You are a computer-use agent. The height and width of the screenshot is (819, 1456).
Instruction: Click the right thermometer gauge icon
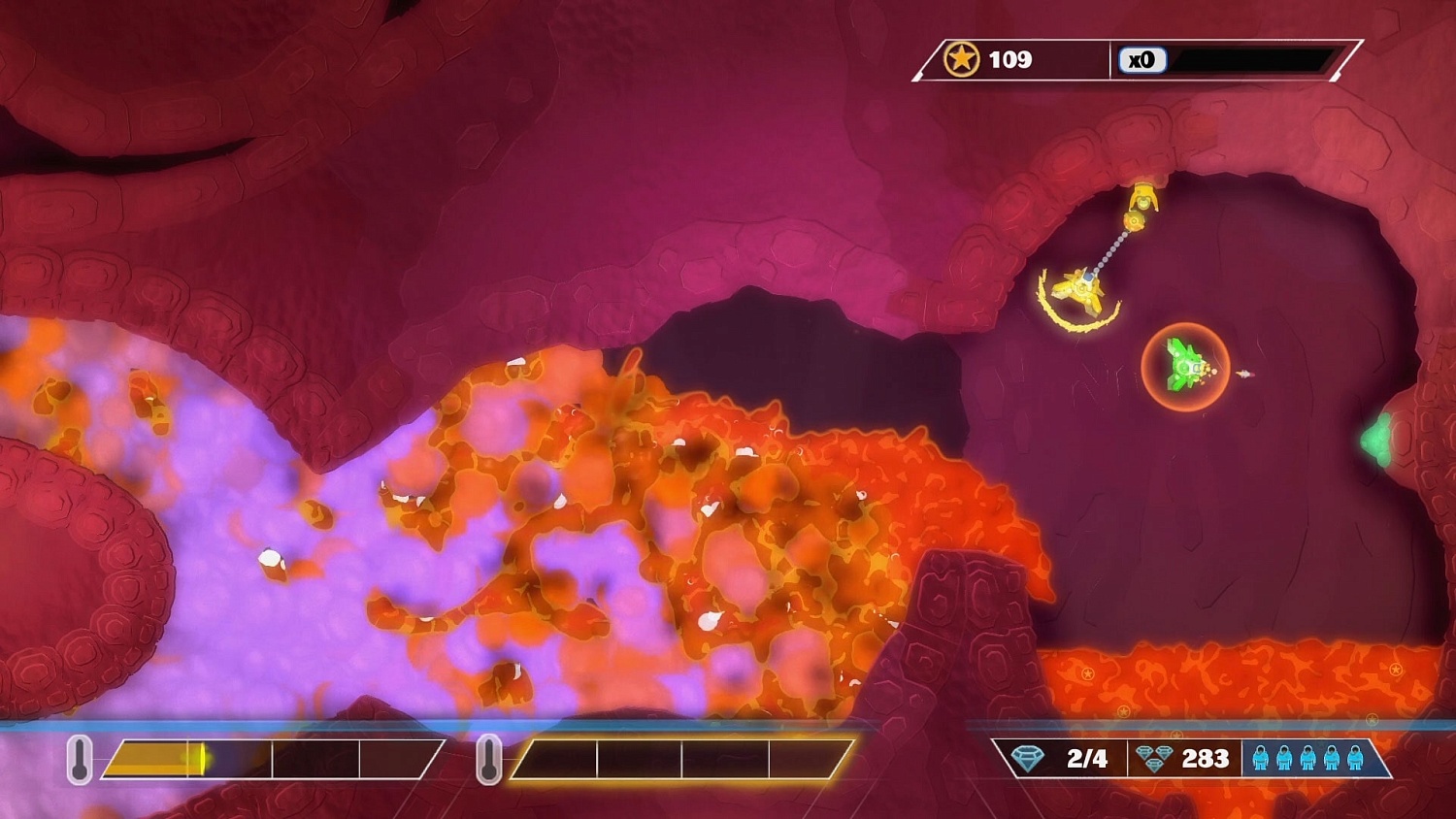[x=490, y=760]
